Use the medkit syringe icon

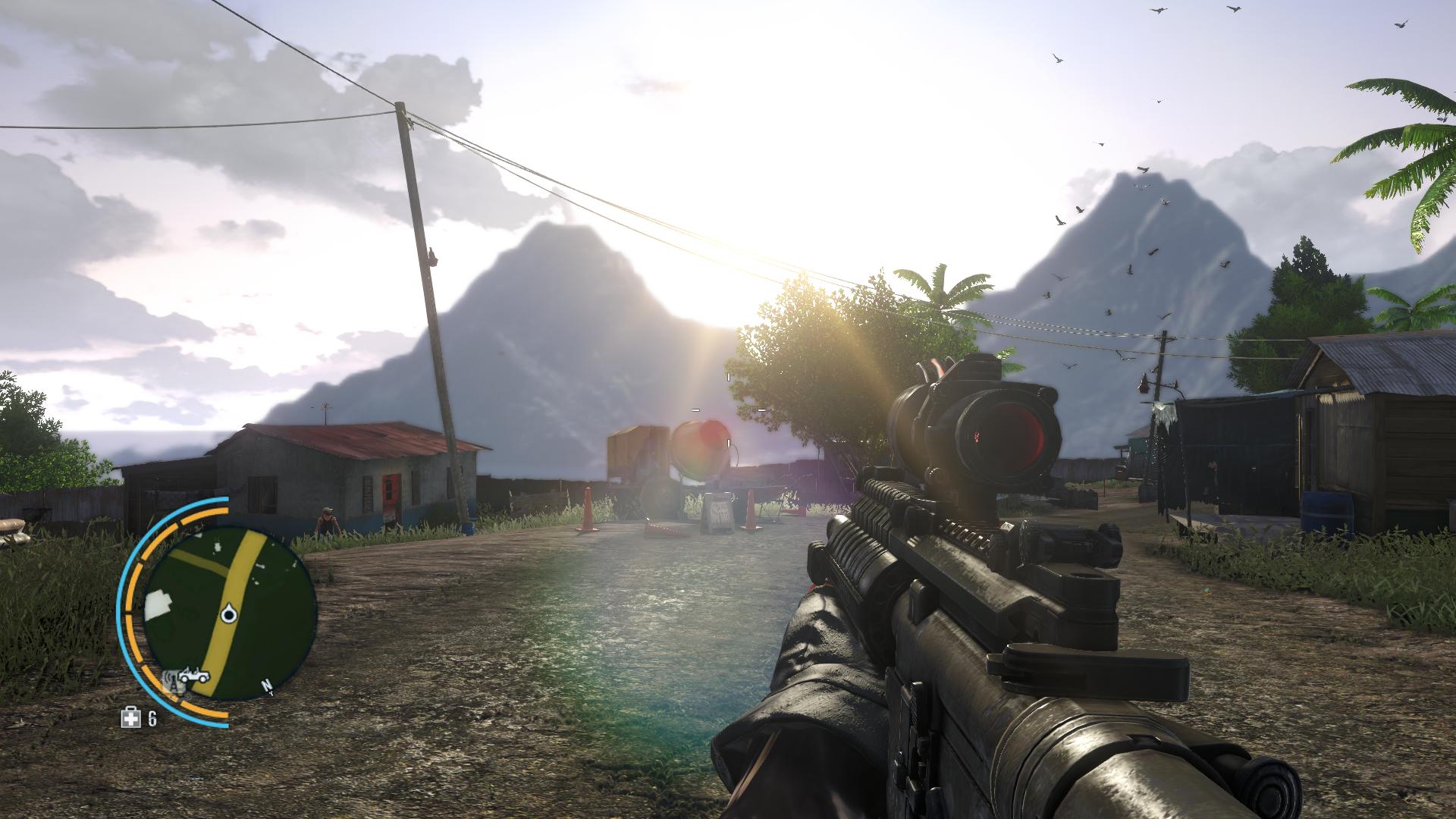131,717
